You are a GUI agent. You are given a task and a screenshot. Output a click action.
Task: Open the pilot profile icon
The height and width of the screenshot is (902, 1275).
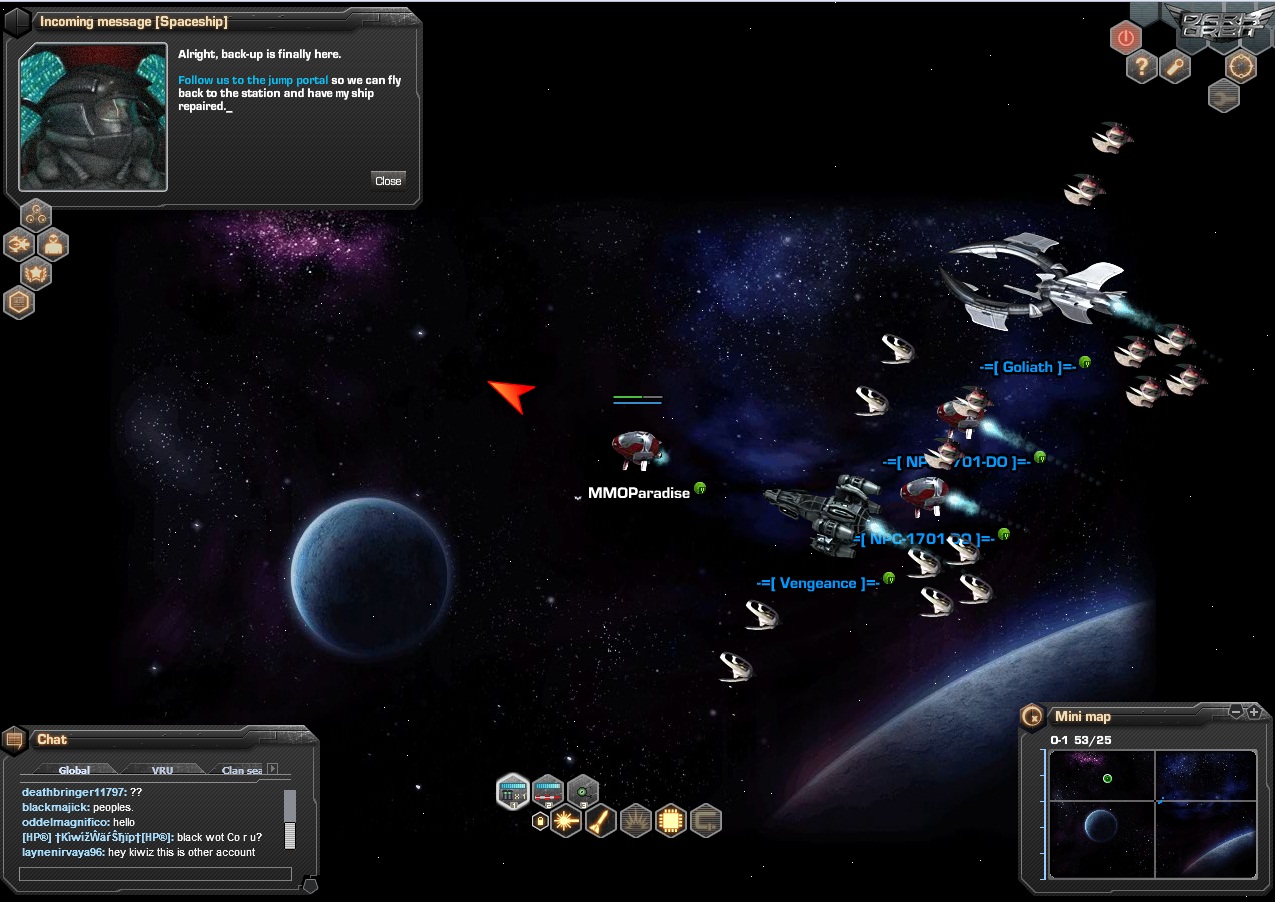click(53, 243)
